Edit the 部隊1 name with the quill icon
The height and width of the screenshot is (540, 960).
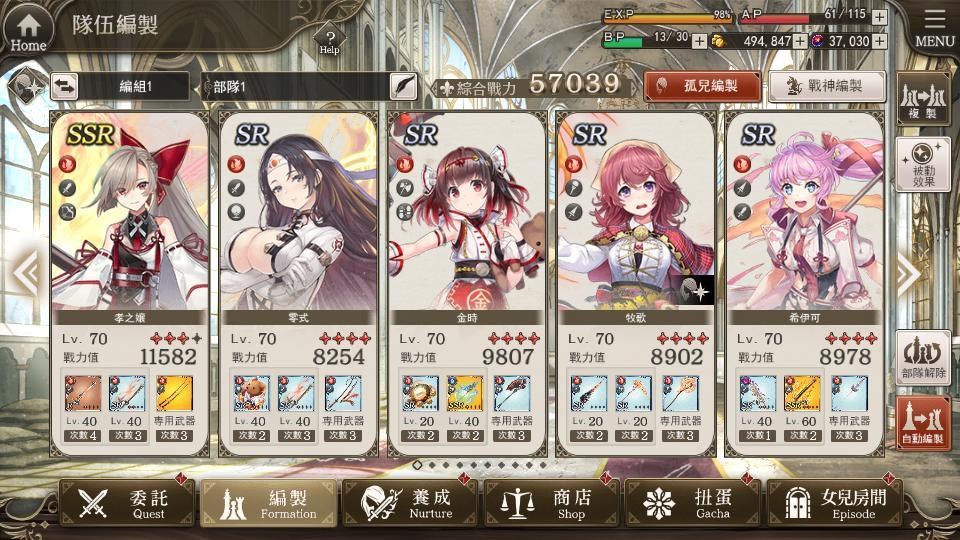click(x=403, y=86)
